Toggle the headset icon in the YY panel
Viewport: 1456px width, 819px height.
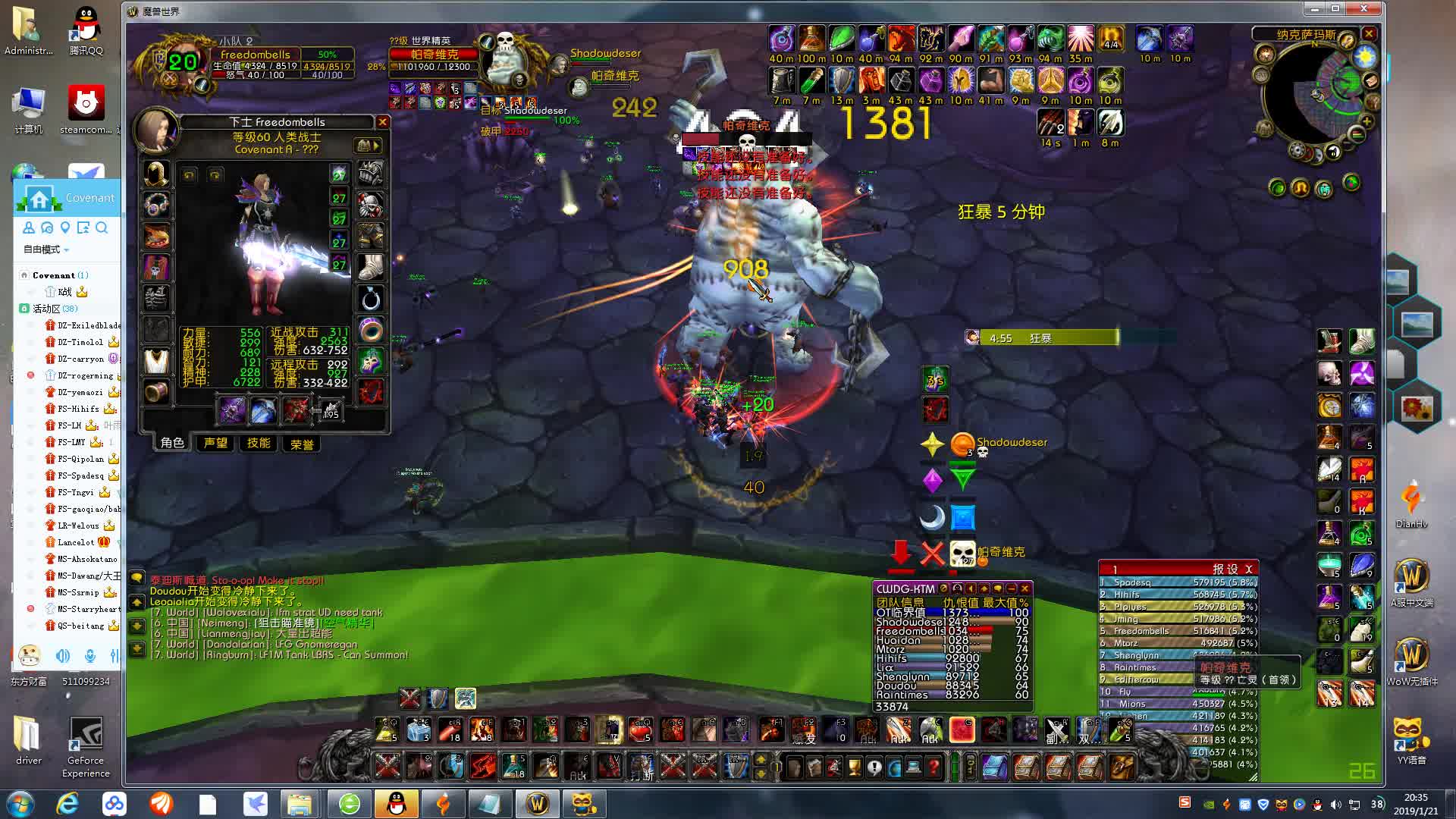pyautogui.click(x=114, y=657)
